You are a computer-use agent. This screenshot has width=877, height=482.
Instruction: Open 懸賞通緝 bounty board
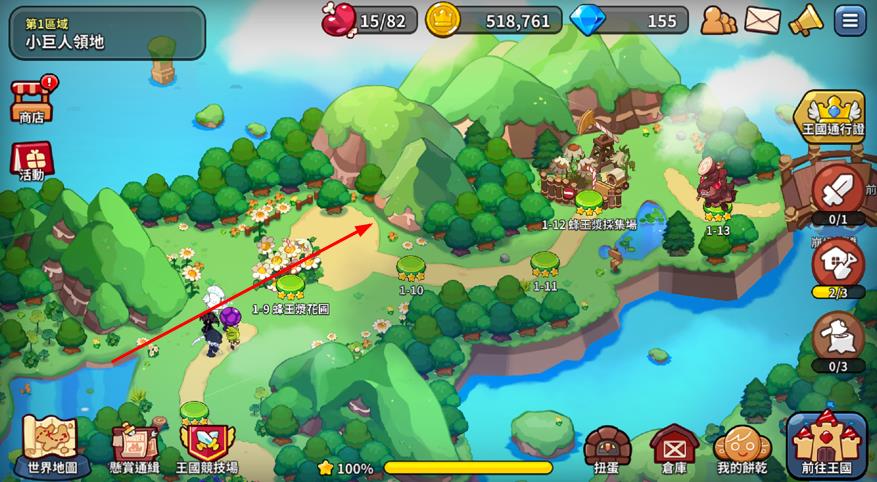tap(135, 447)
